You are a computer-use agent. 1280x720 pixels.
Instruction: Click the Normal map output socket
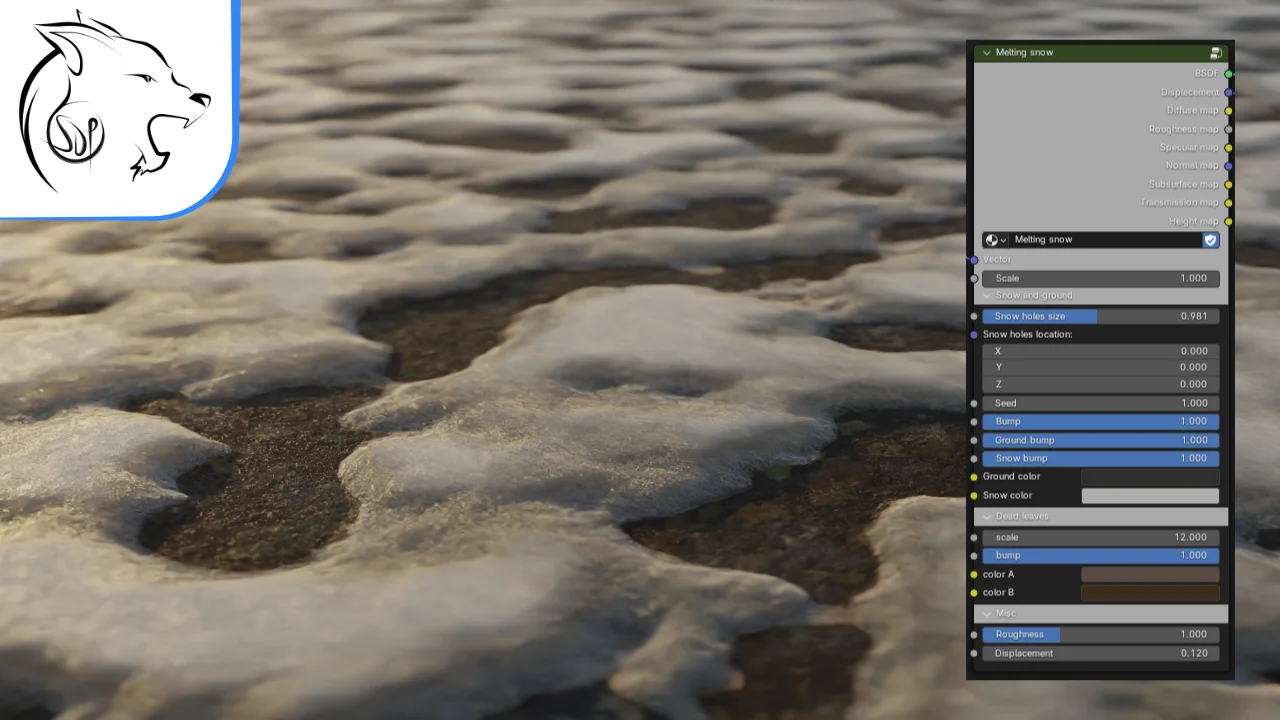pos(1229,165)
